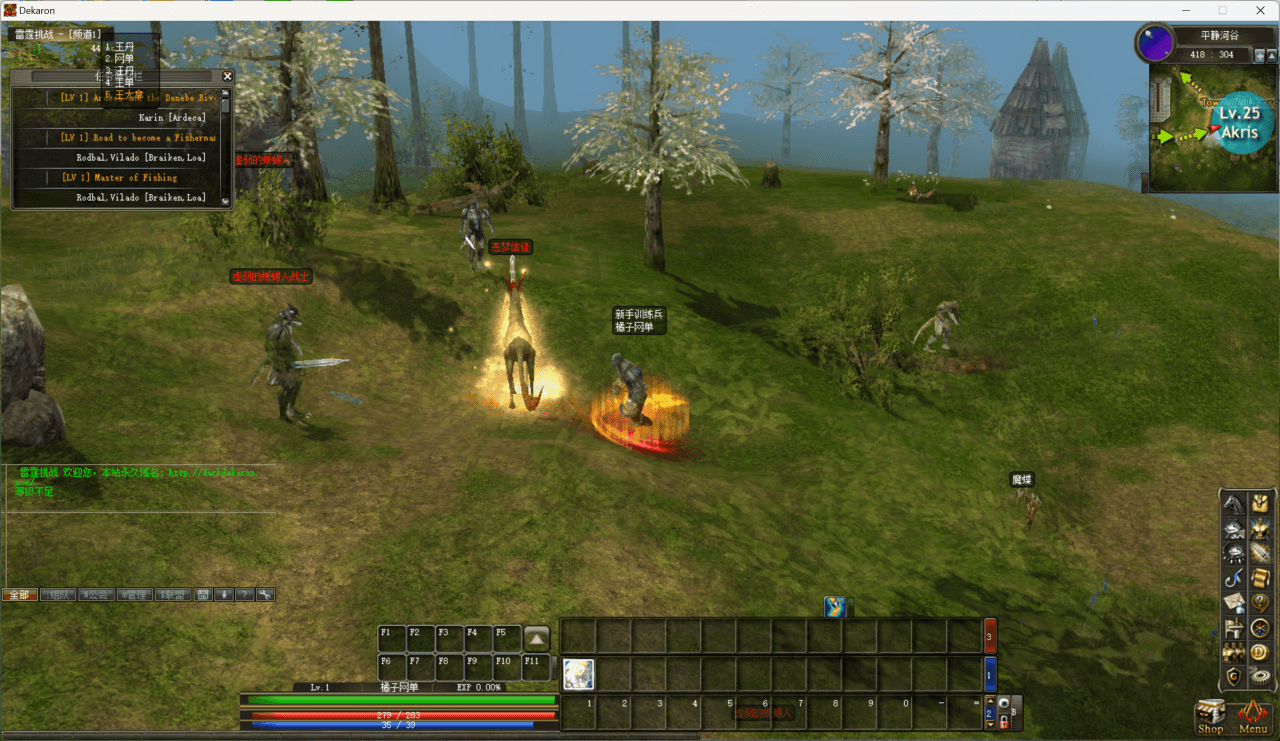Screen dimensions: 1280x741
Task: Maximize the Dekaron window
Action: tap(1222, 10)
